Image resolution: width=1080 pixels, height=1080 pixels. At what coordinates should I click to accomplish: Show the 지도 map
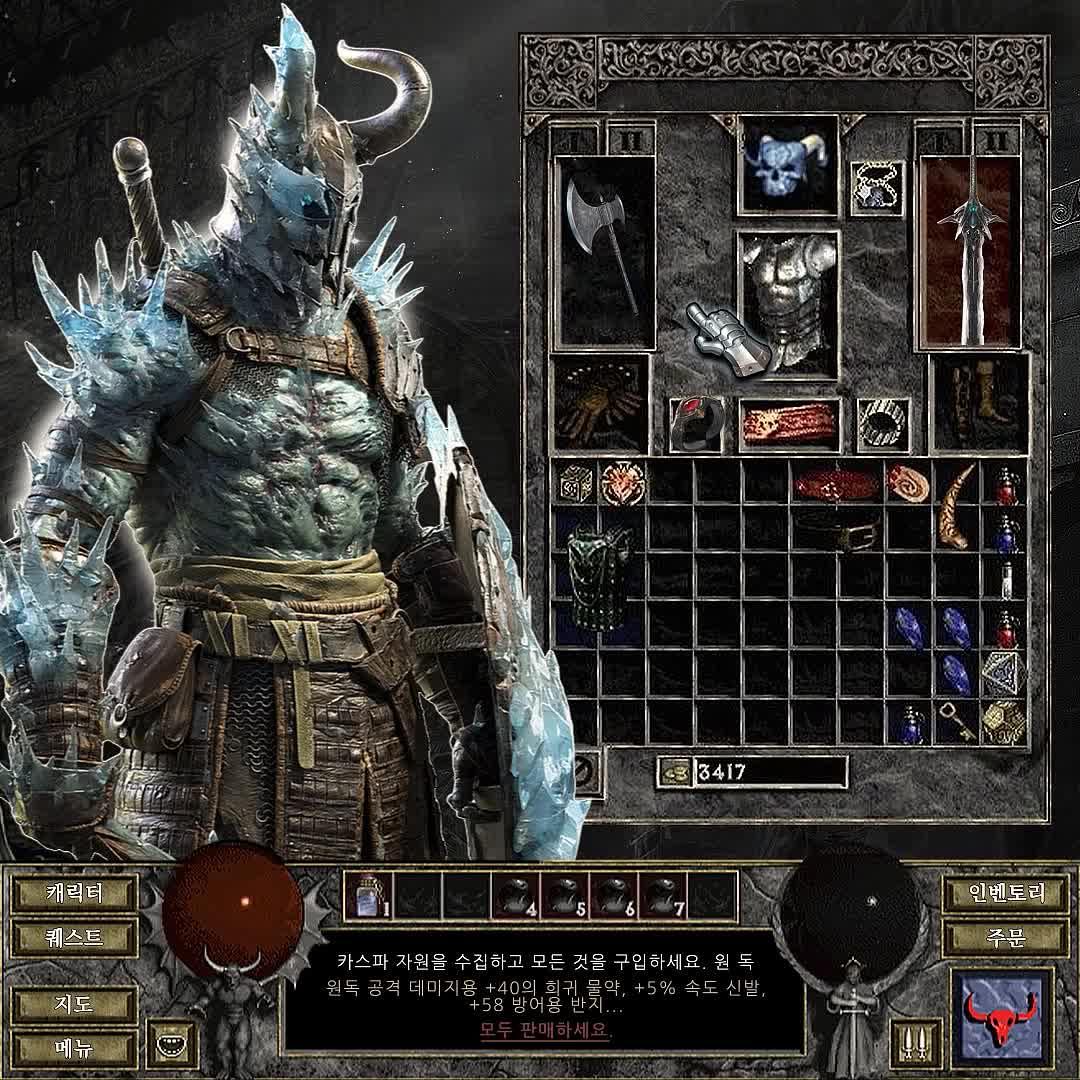(x=75, y=1003)
